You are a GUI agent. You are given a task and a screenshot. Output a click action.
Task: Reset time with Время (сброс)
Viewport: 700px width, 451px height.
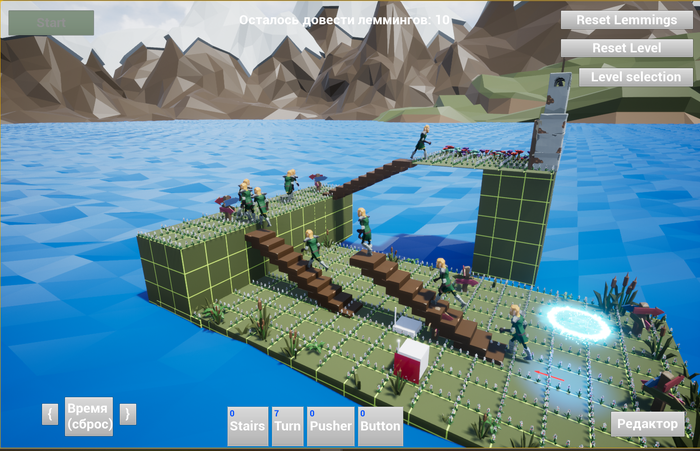89,416
